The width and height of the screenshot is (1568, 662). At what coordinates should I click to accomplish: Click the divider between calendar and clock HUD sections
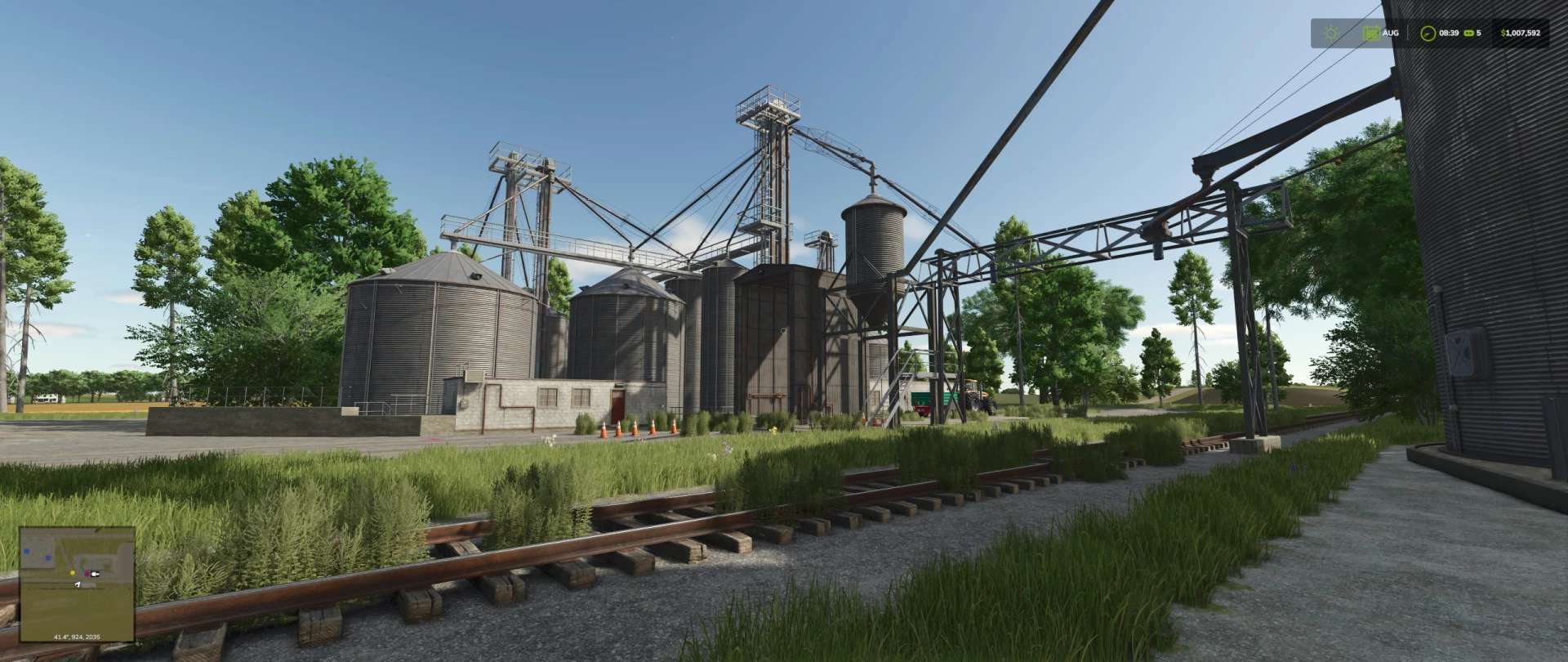1408,33
